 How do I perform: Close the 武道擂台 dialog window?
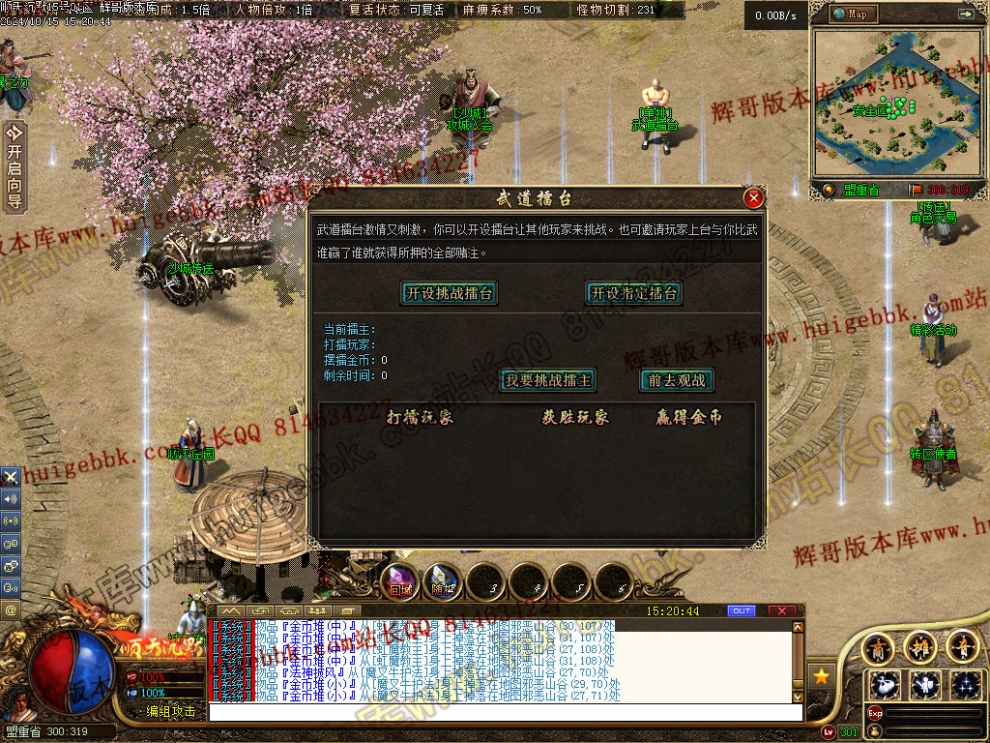coord(754,198)
